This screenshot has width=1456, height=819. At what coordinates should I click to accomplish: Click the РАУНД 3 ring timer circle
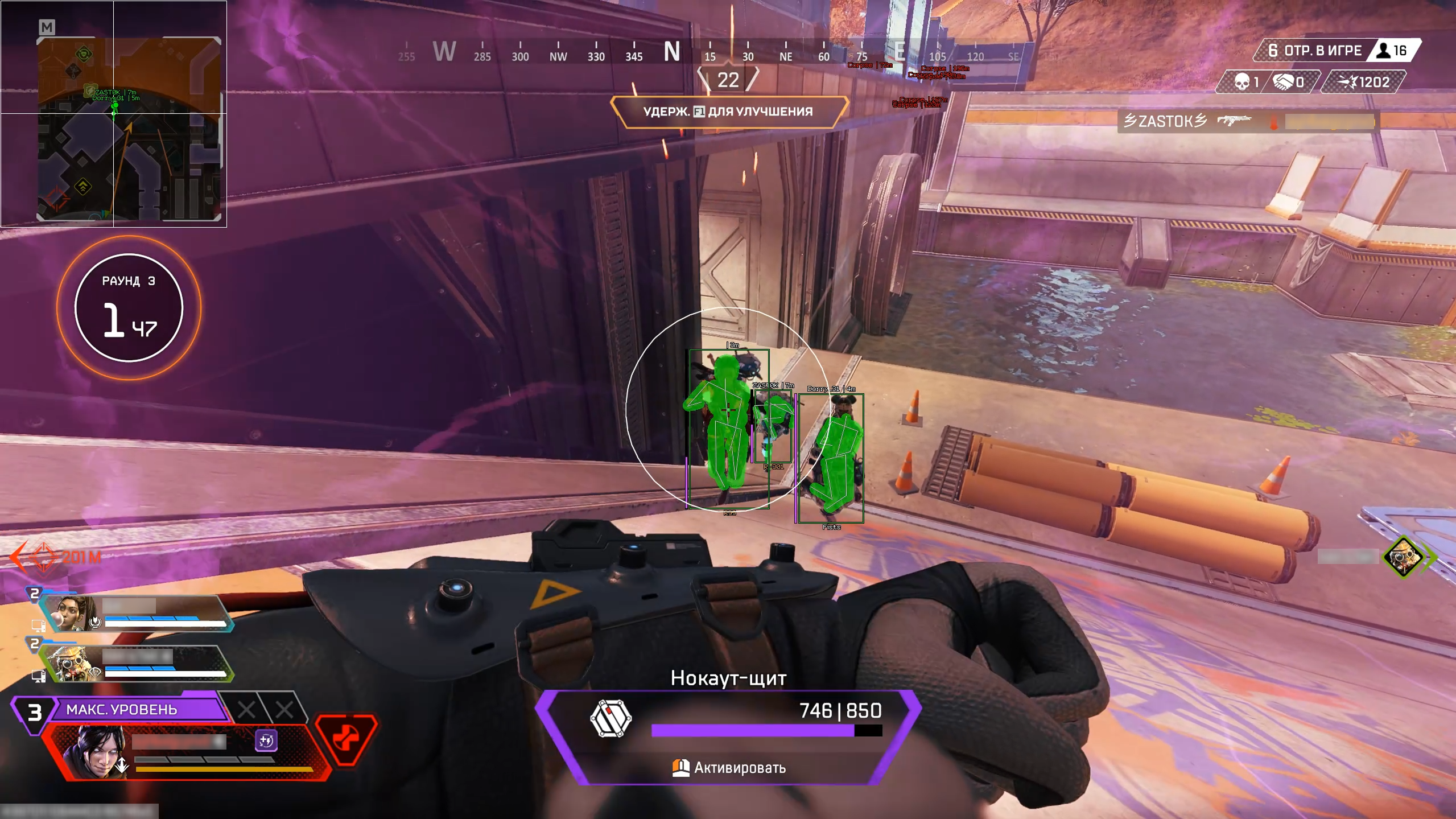tap(129, 308)
